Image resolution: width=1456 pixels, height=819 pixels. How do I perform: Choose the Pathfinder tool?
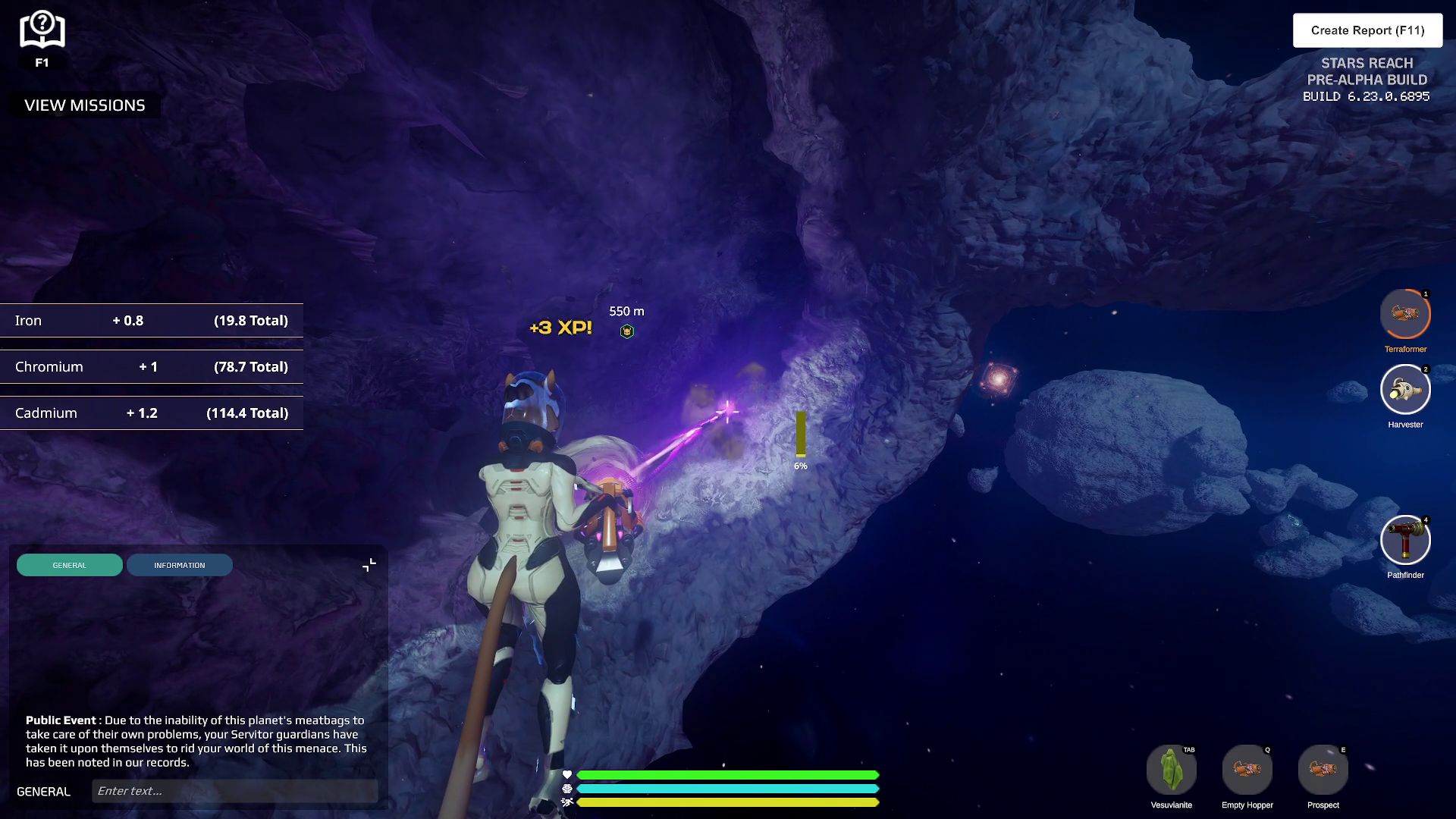(x=1405, y=540)
